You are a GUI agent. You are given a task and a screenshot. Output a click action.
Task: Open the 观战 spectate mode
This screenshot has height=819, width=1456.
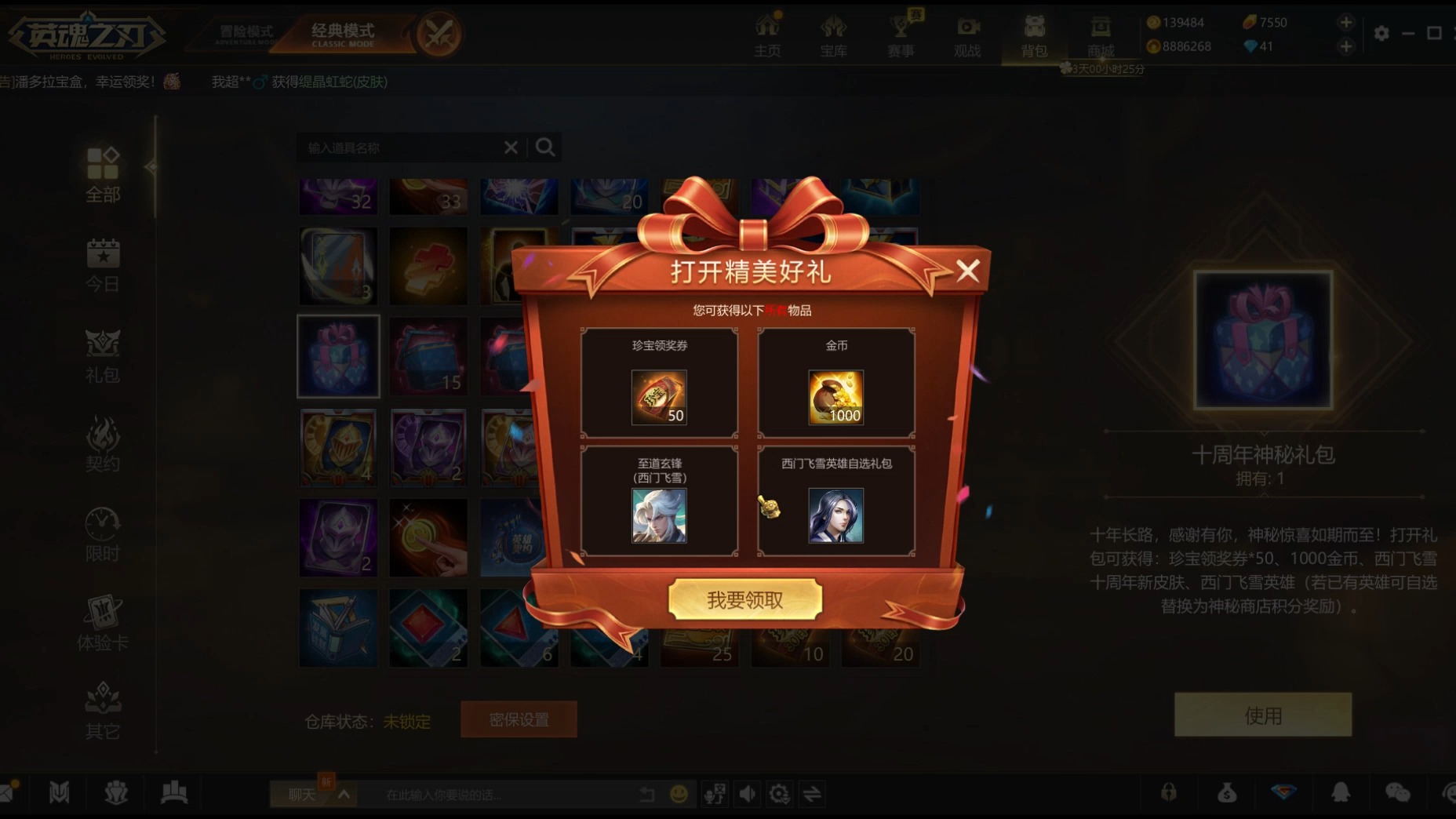point(966,35)
